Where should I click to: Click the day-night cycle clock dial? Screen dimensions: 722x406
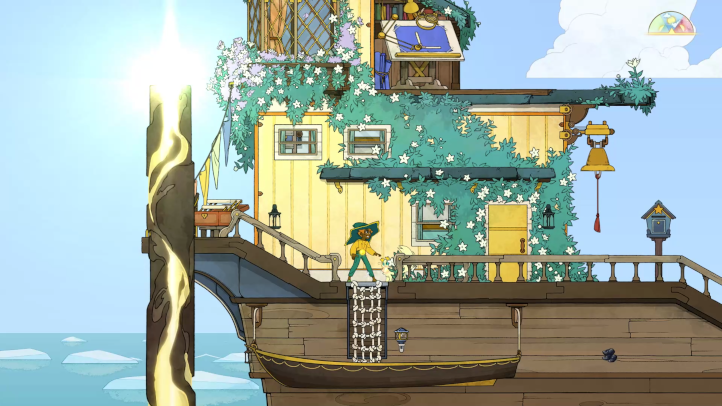pos(672,24)
